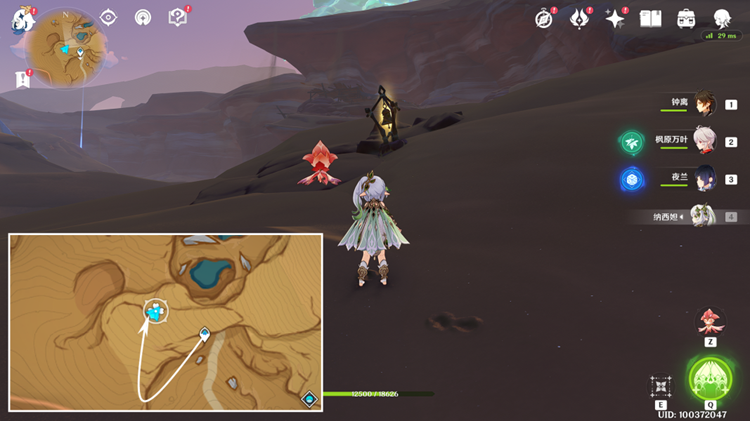Click the eye-shaped icon beside minimap
The image size is (750, 421).
[109, 18]
